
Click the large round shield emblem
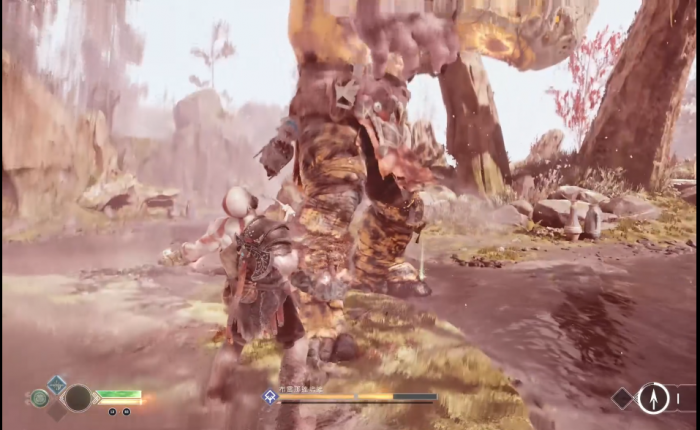point(78,398)
